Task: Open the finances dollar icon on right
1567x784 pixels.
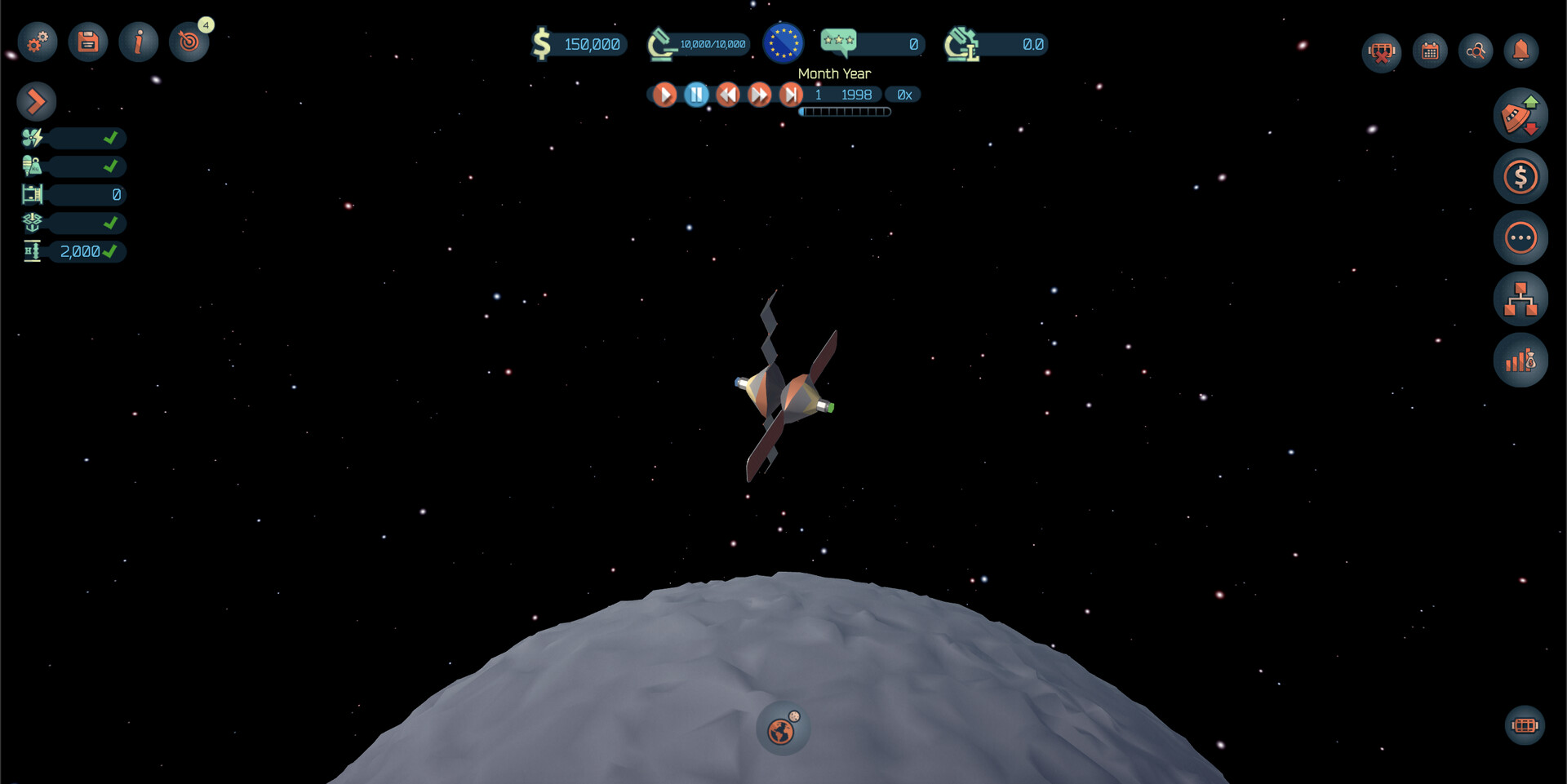Action: coord(1520,176)
